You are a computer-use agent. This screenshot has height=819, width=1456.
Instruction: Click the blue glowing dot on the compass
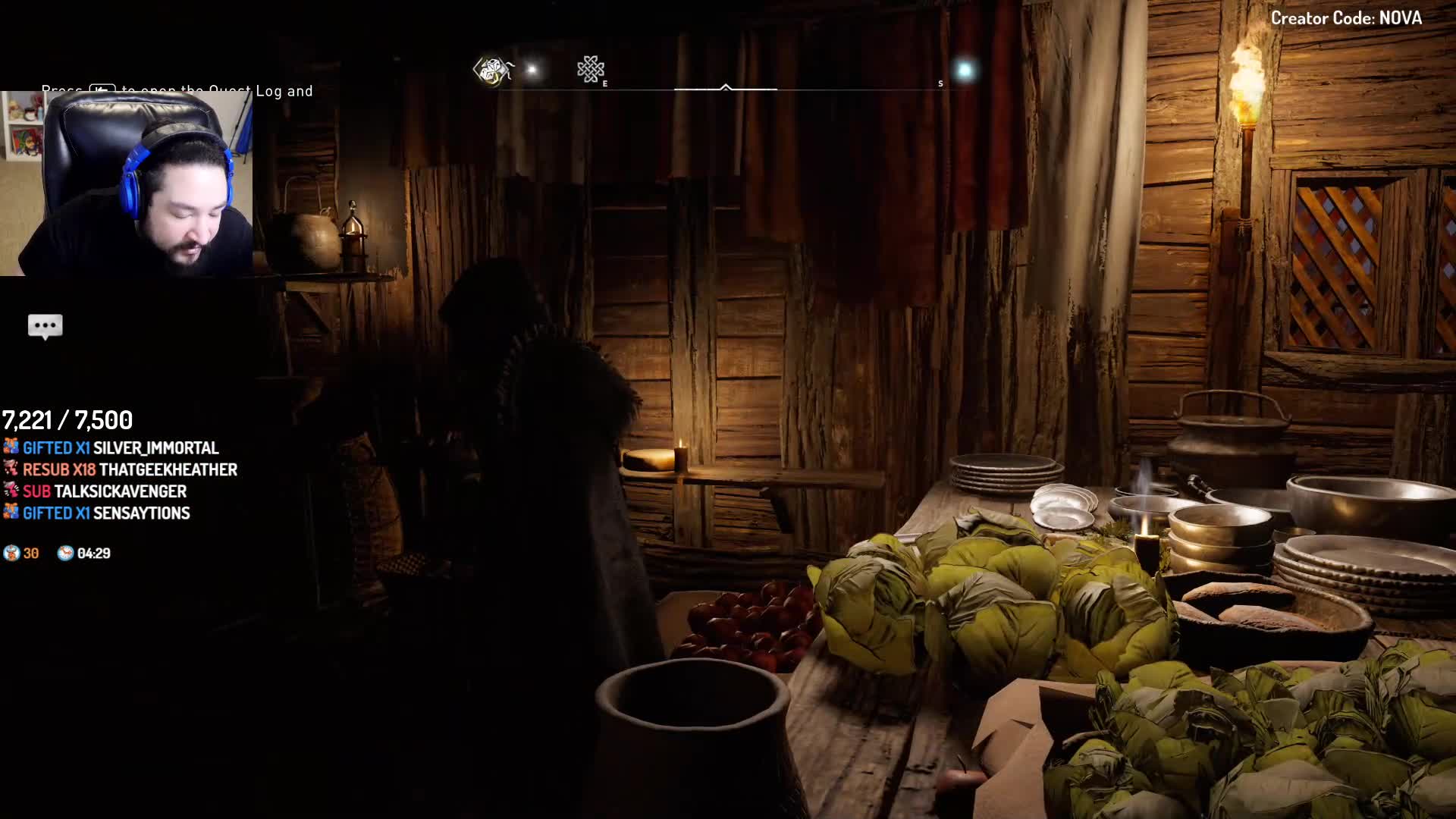(965, 71)
